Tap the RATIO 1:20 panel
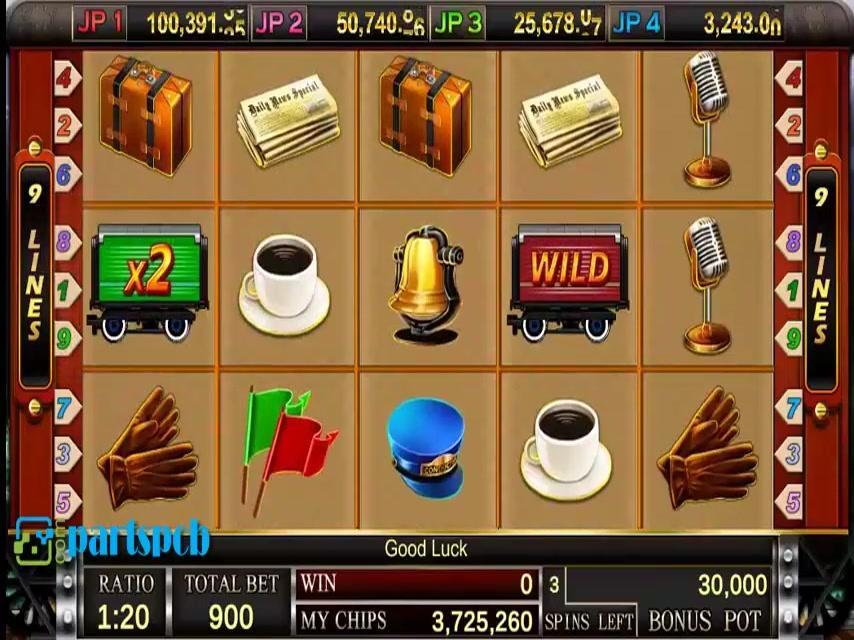The width and height of the screenshot is (854, 640). tap(126, 600)
